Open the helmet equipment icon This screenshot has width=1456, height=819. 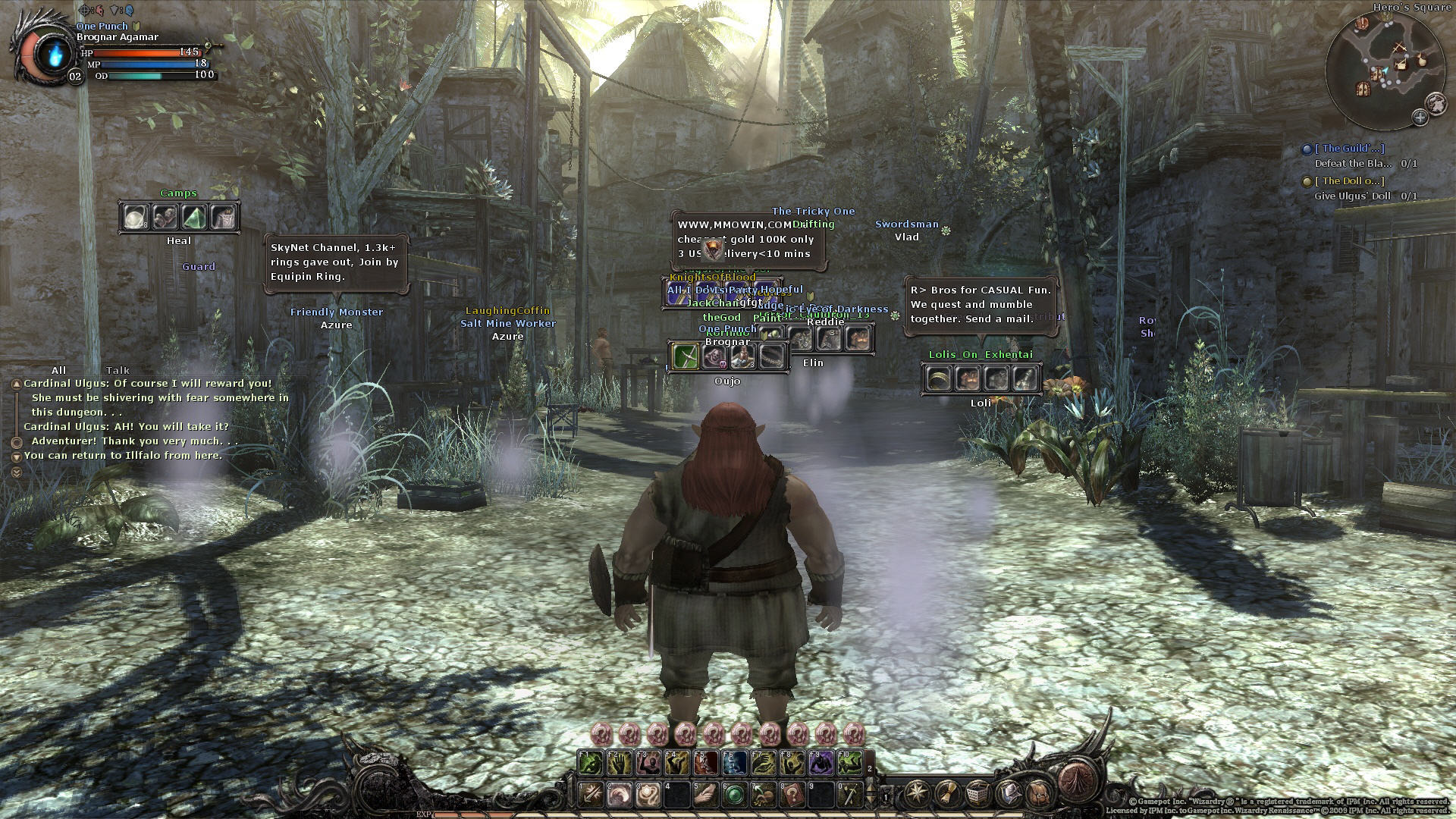click(x=1009, y=794)
